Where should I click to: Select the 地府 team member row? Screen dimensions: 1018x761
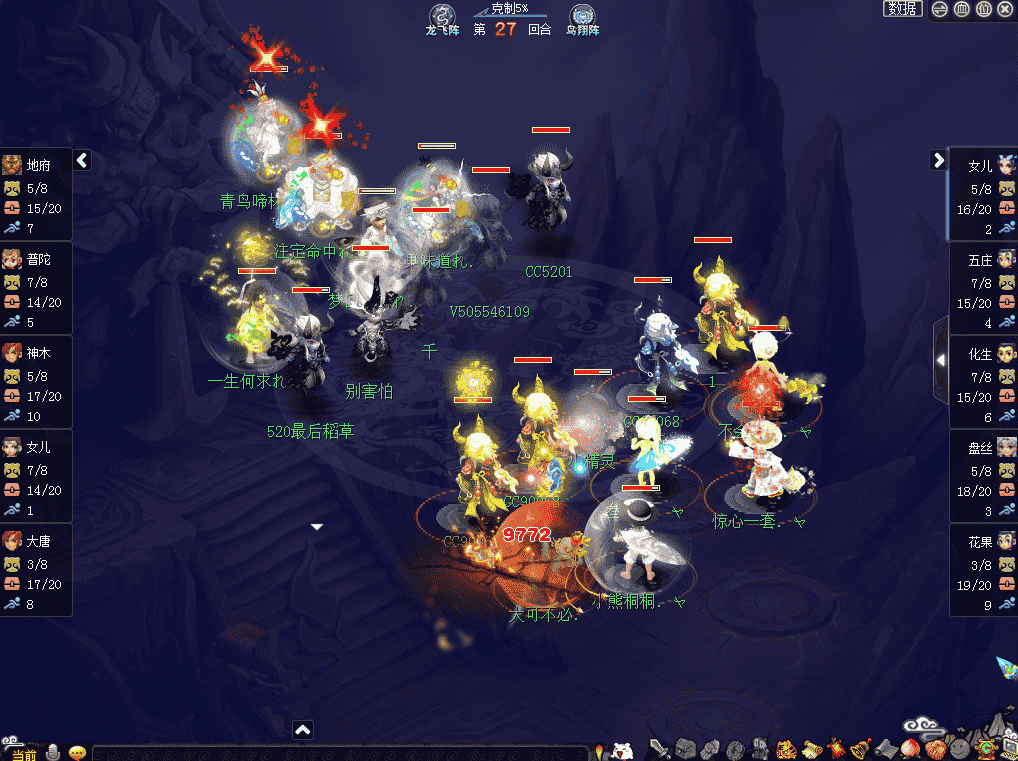(x=36, y=195)
